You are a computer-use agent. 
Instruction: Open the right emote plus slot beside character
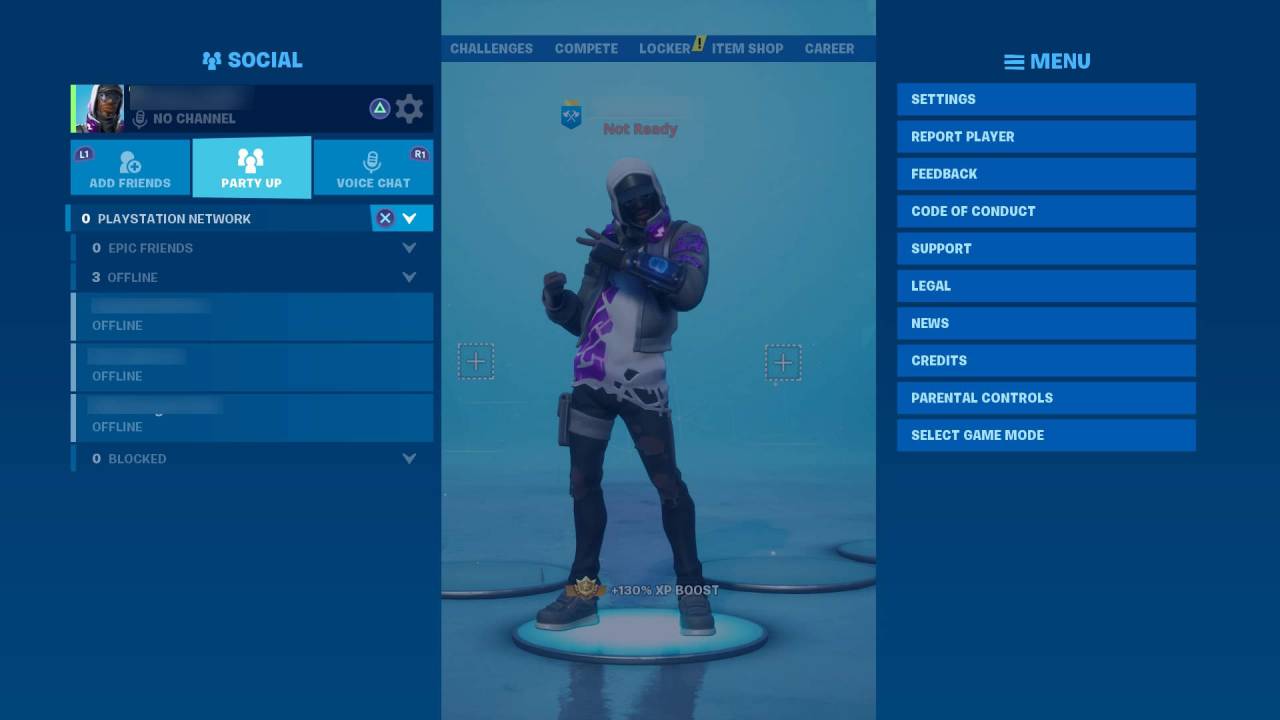pyautogui.click(x=783, y=363)
